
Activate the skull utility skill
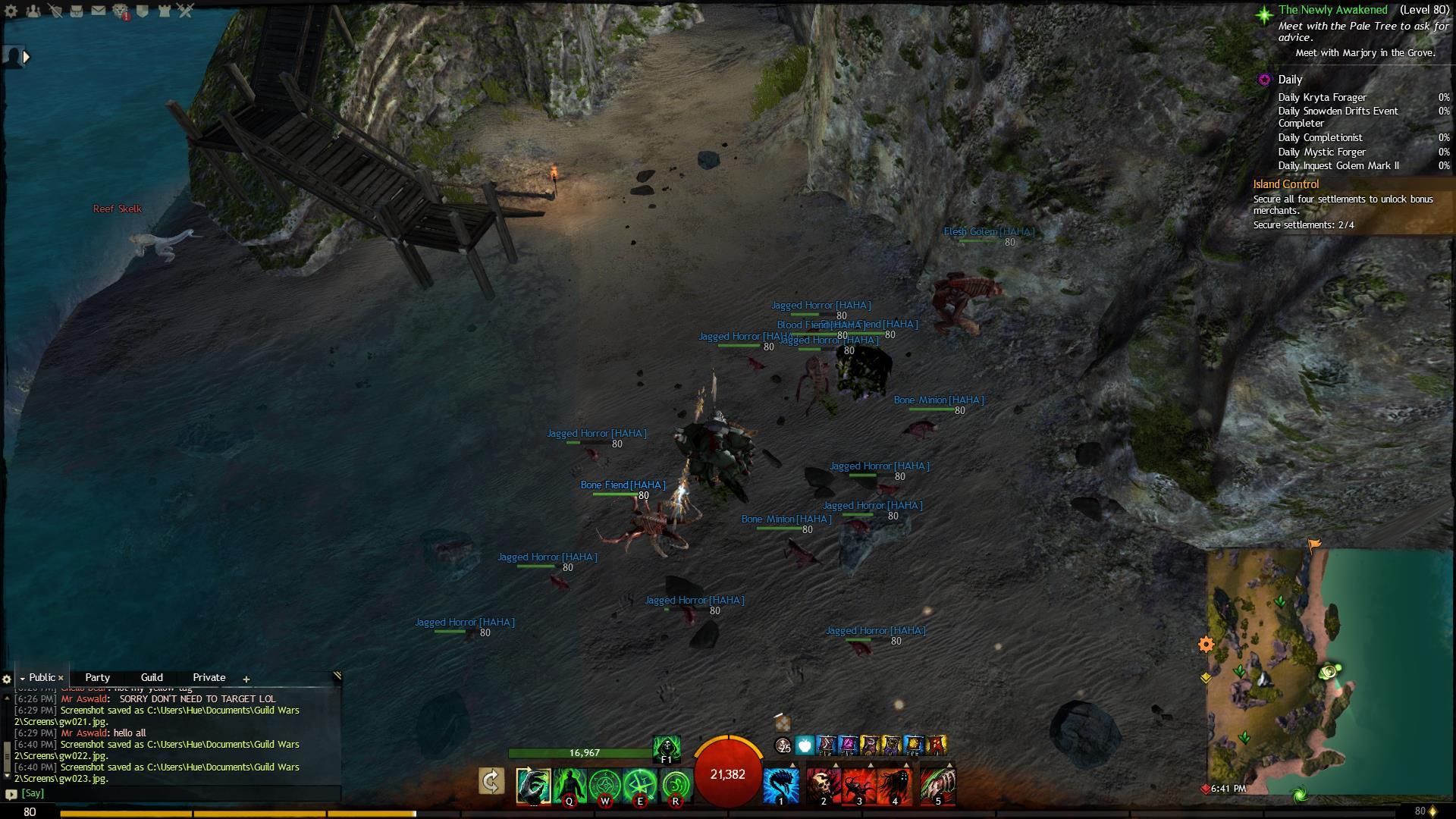[x=823, y=785]
